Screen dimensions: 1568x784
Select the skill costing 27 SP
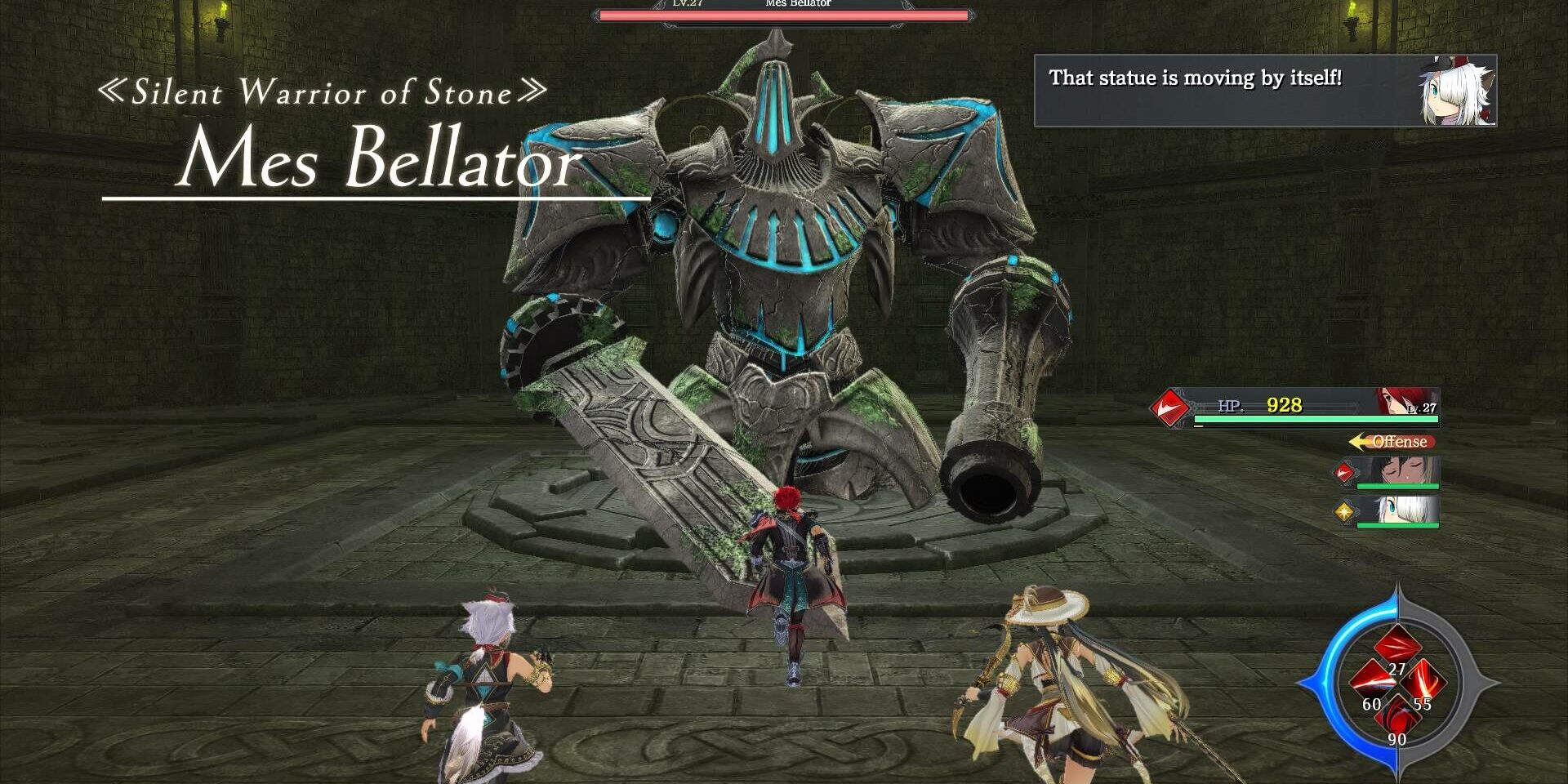point(1396,644)
